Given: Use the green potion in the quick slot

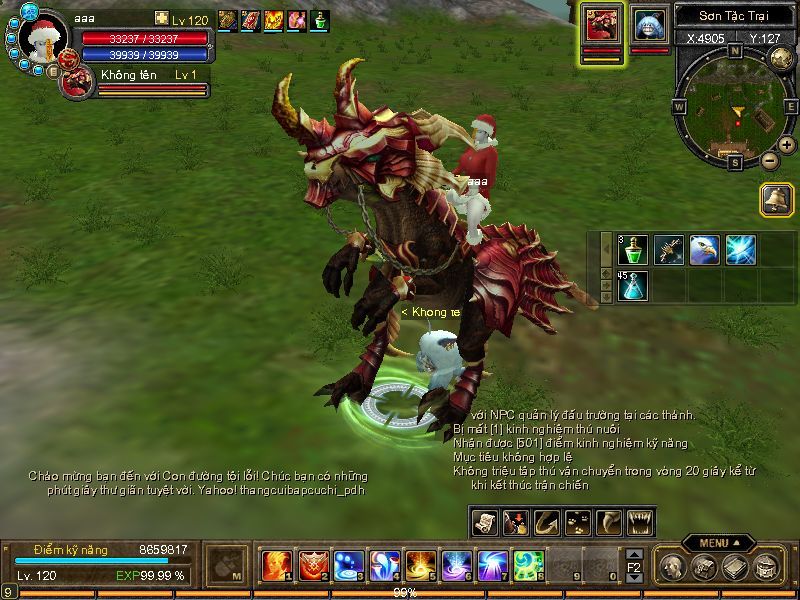Looking at the screenshot, I should coord(632,249).
